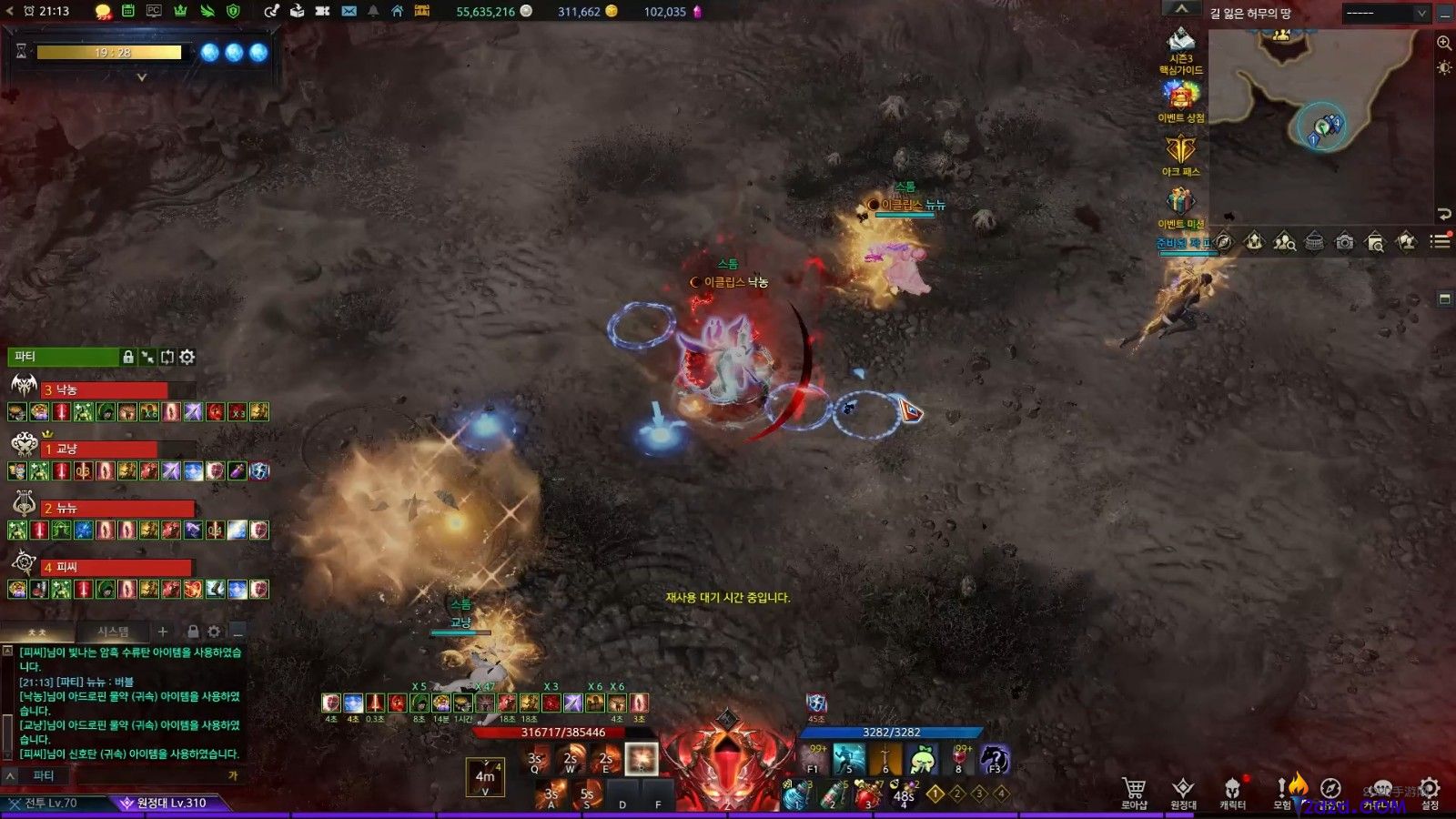Image resolution: width=1456 pixels, height=819 pixels.
Task: Click the minimap zoom-in magnifier
Action: (x=1443, y=43)
